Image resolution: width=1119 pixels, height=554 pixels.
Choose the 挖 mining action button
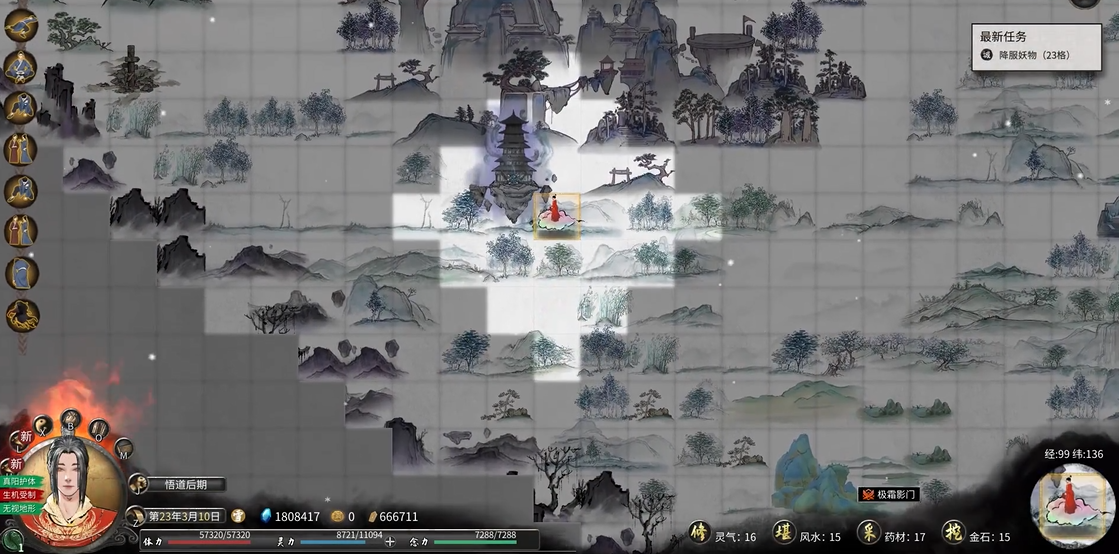point(953,534)
